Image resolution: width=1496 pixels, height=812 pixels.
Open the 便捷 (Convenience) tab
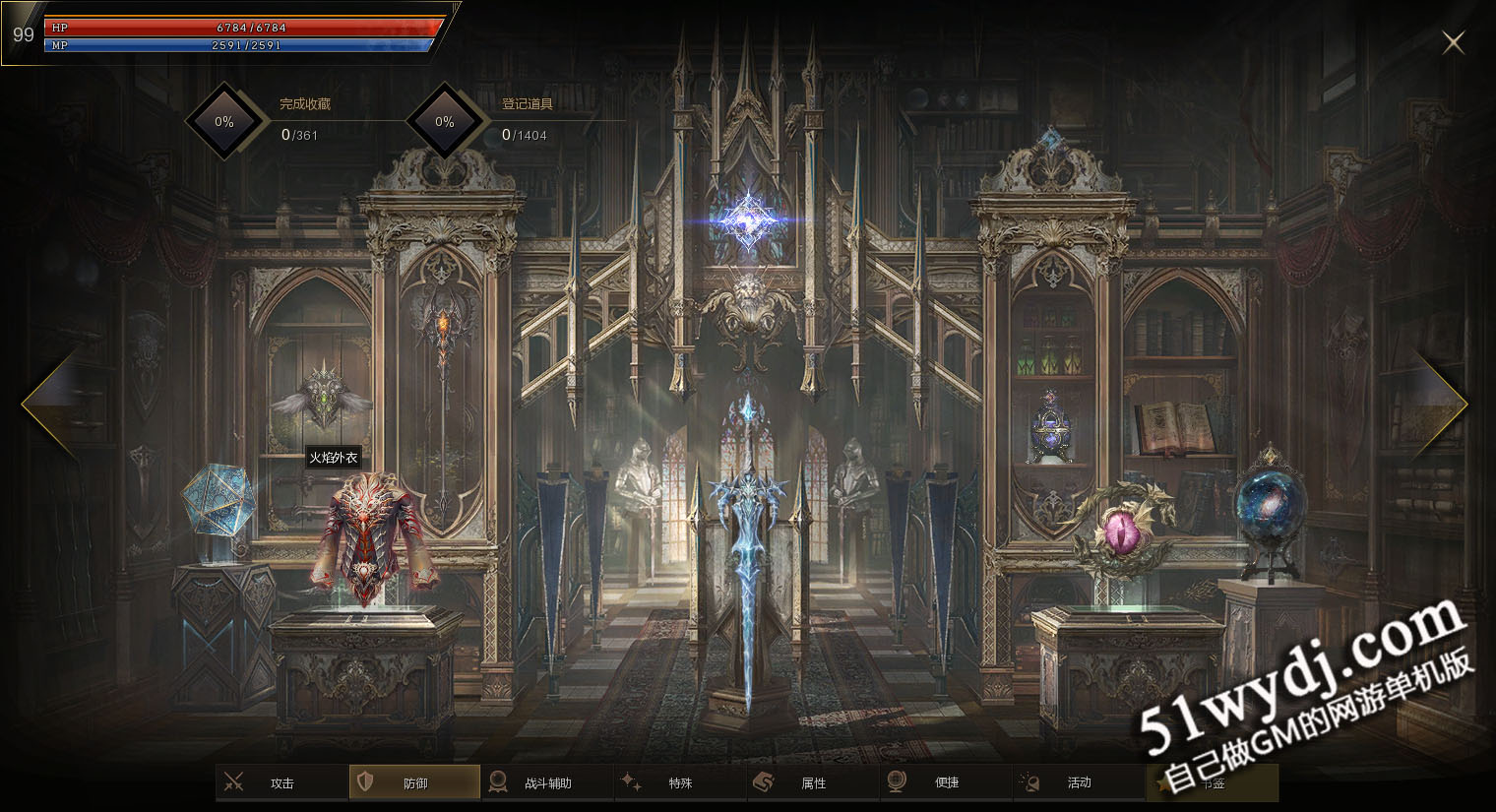point(946,783)
